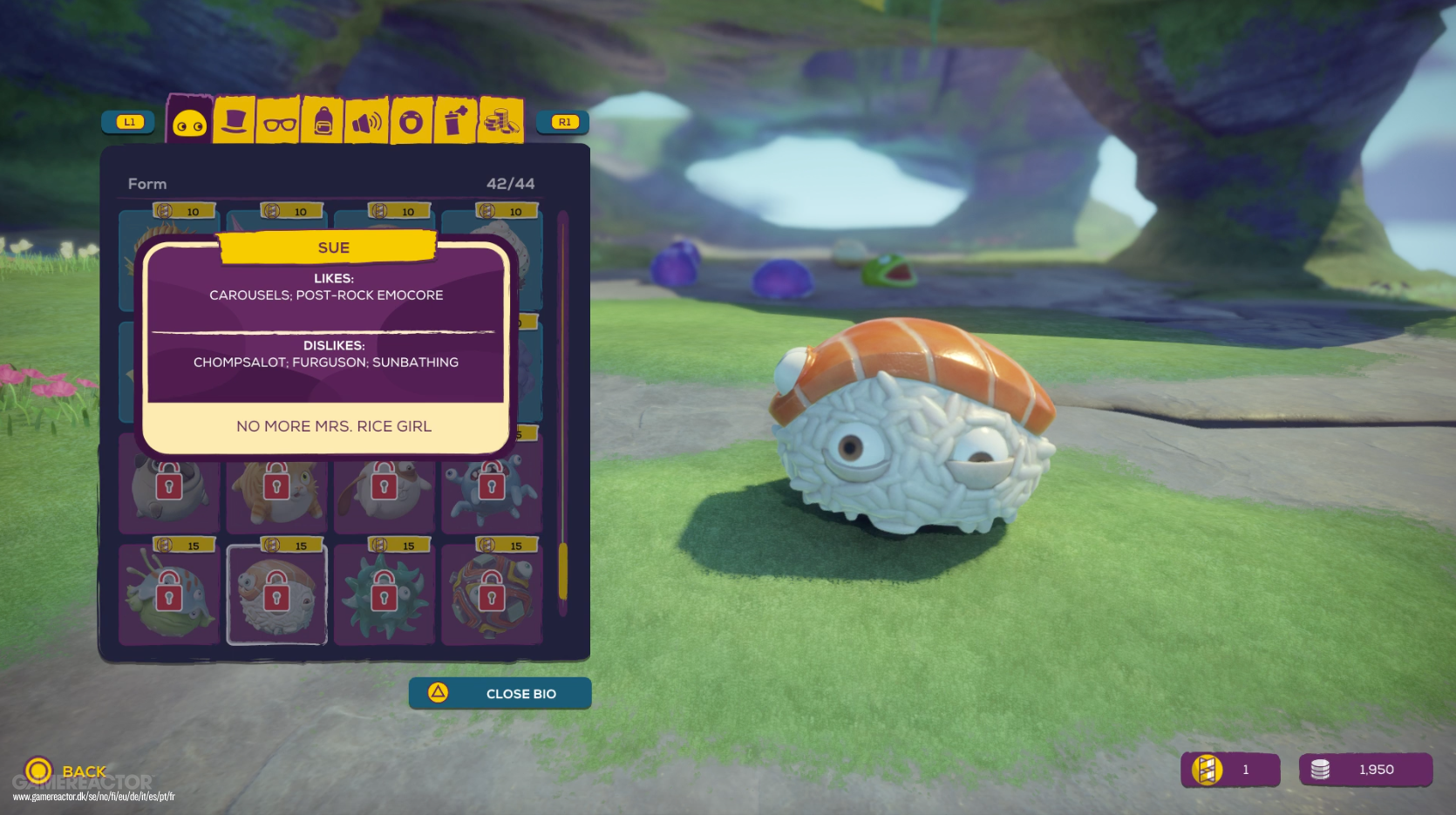Open the locked pufferfish form thumbnail

(167, 595)
